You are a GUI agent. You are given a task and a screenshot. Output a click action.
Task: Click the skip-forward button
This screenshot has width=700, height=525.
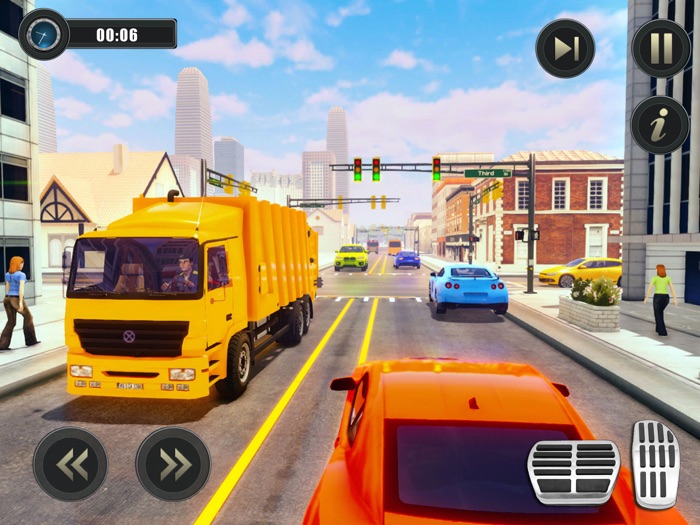tap(565, 48)
